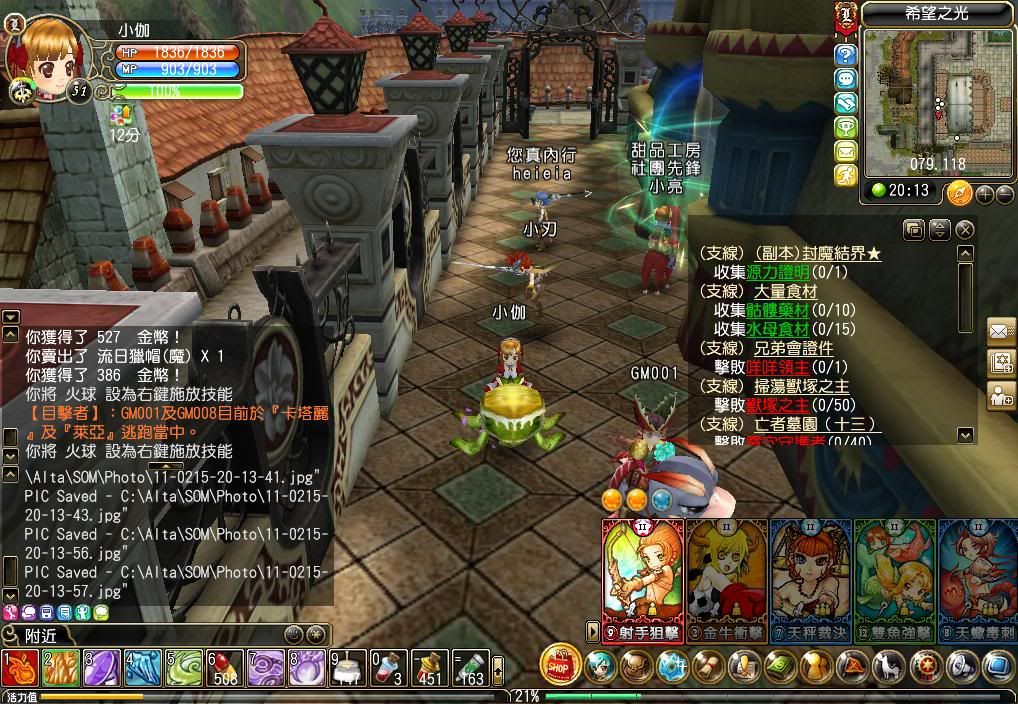Close the quest tracker panel
This screenshot has width=1018, height=704.
tap(964, 230)
